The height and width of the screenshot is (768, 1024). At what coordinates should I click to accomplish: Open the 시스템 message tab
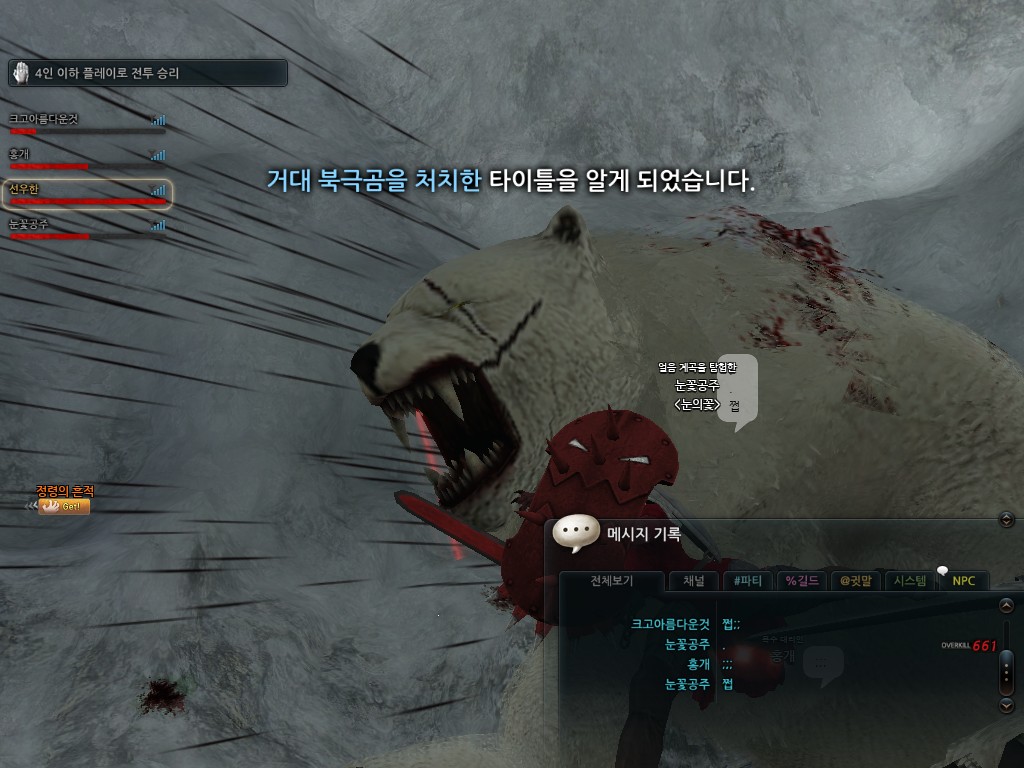(910, 581)
